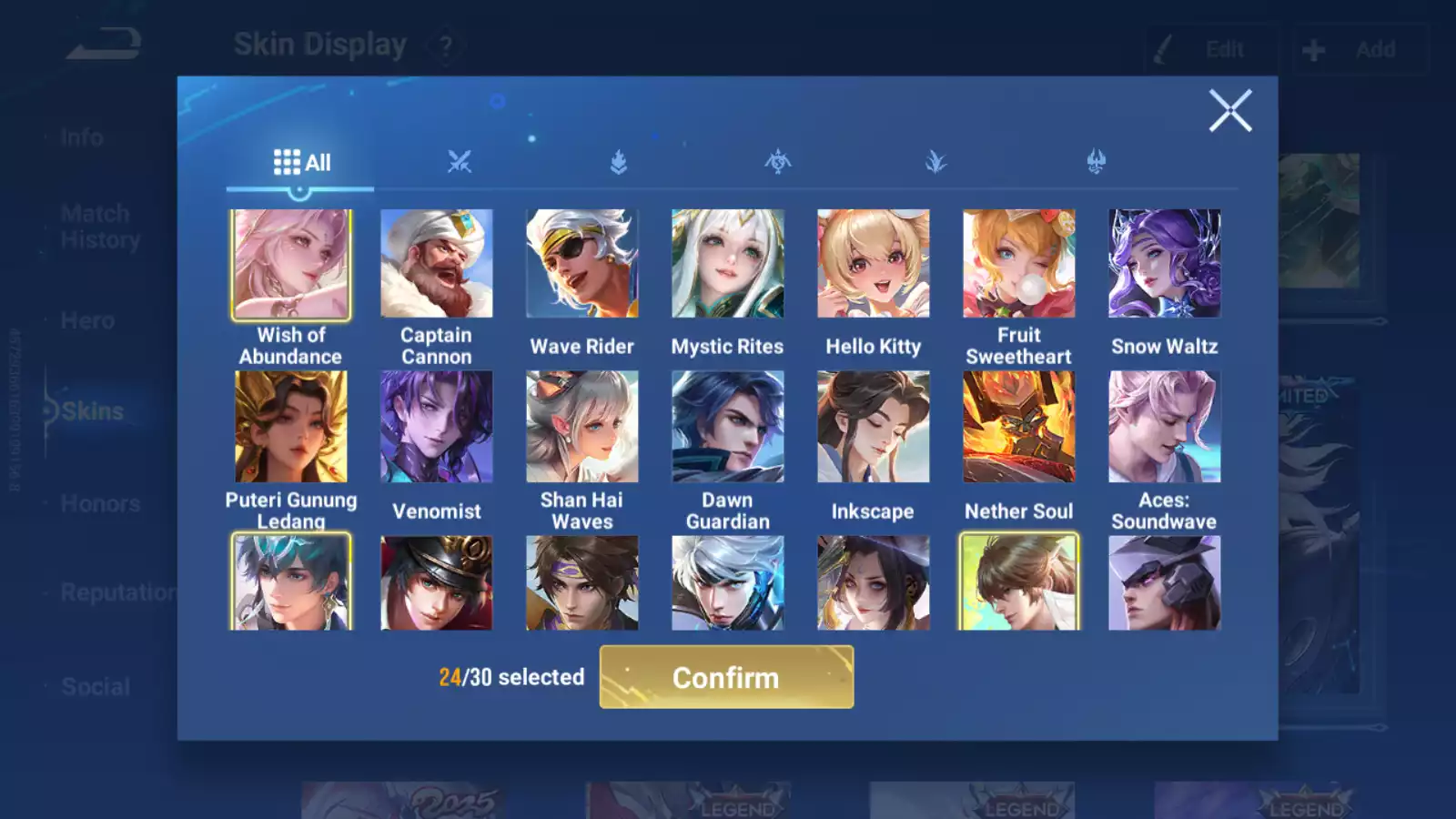The image size is (1456, 819).
Task: Choose the Venomist skin
Action: (437, 427)
